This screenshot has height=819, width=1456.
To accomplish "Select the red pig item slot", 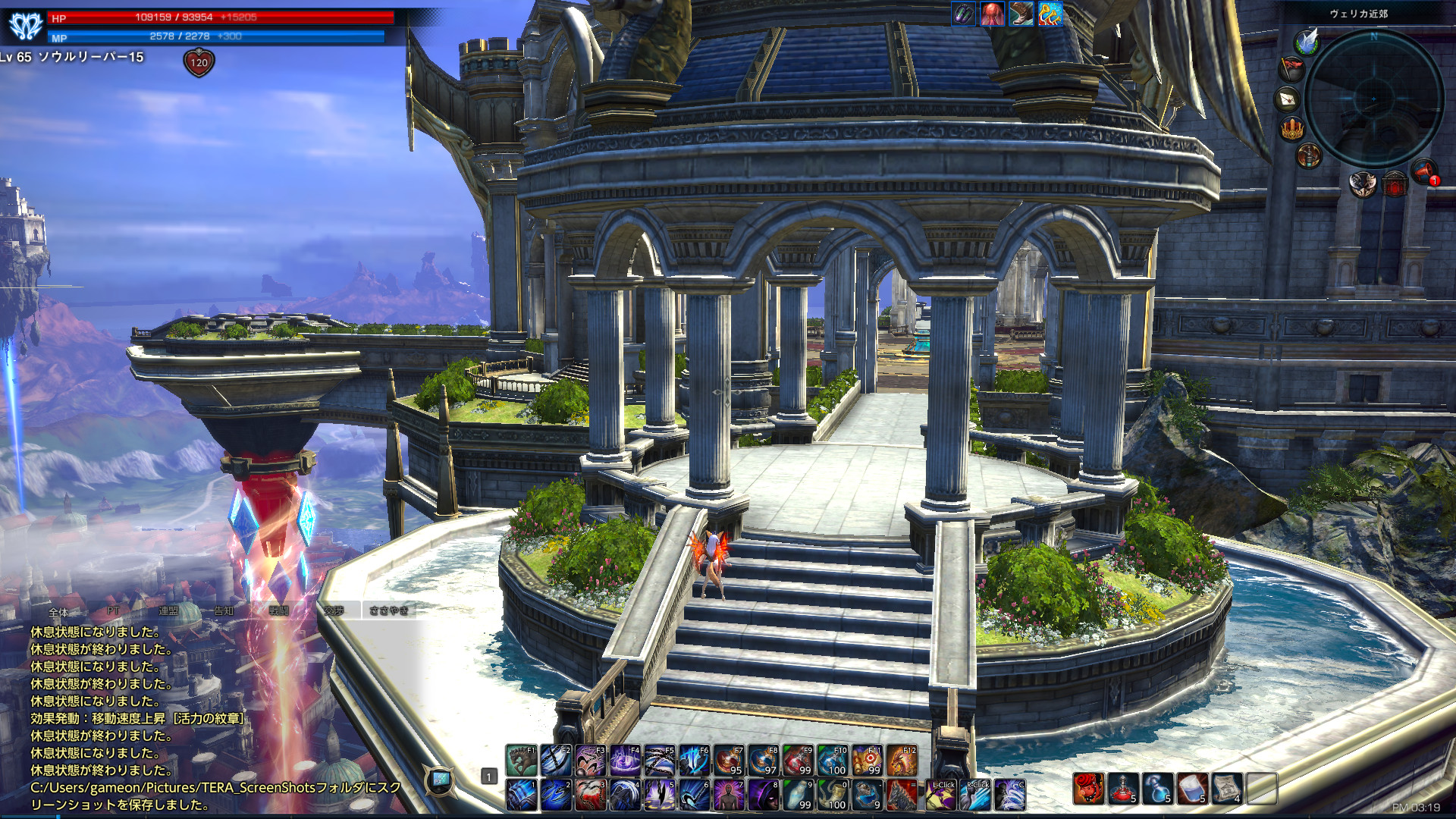I will [x=1088, y=789].
